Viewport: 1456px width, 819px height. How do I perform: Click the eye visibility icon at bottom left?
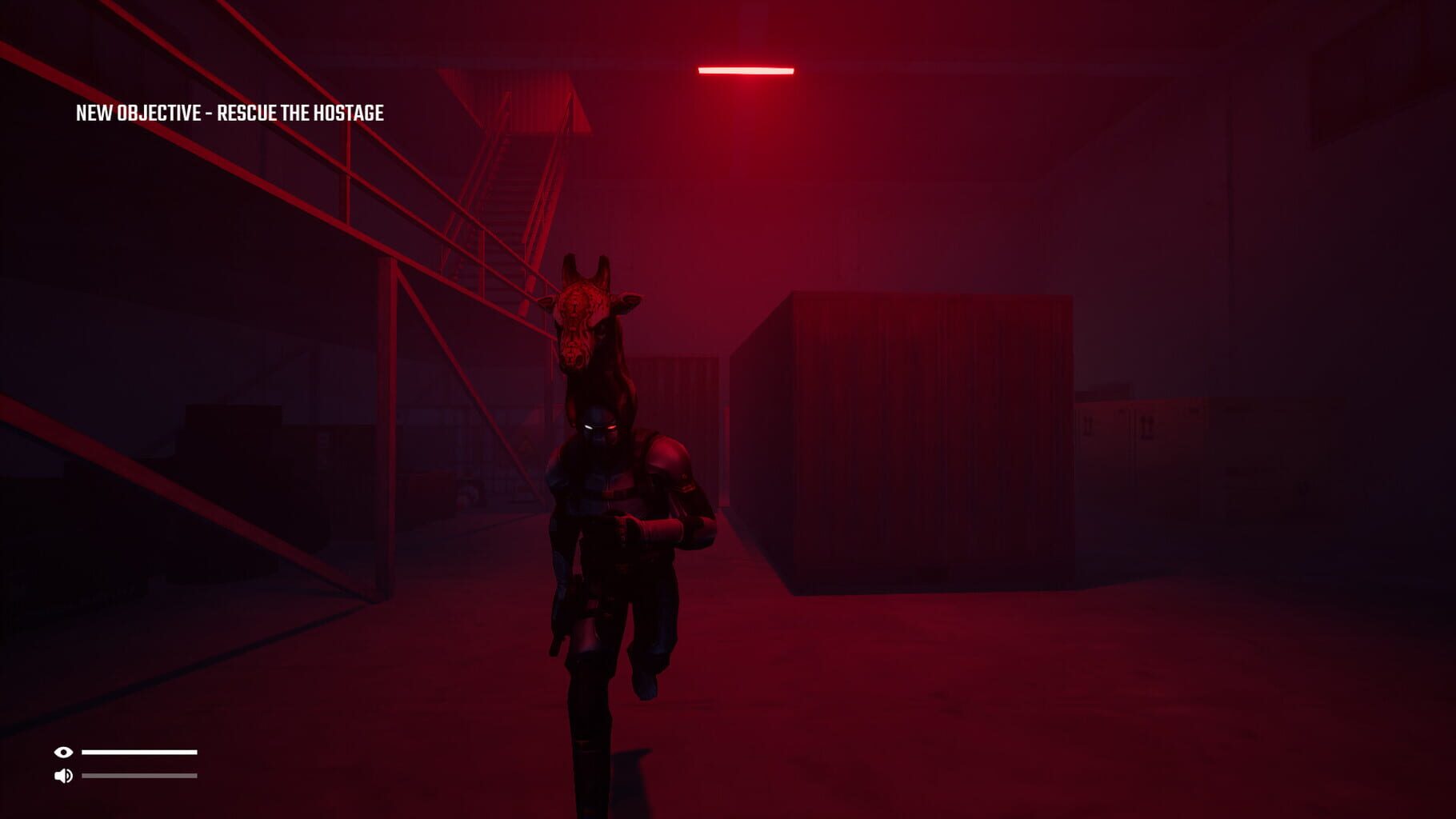pyautogui.click(x=64, y=752)
